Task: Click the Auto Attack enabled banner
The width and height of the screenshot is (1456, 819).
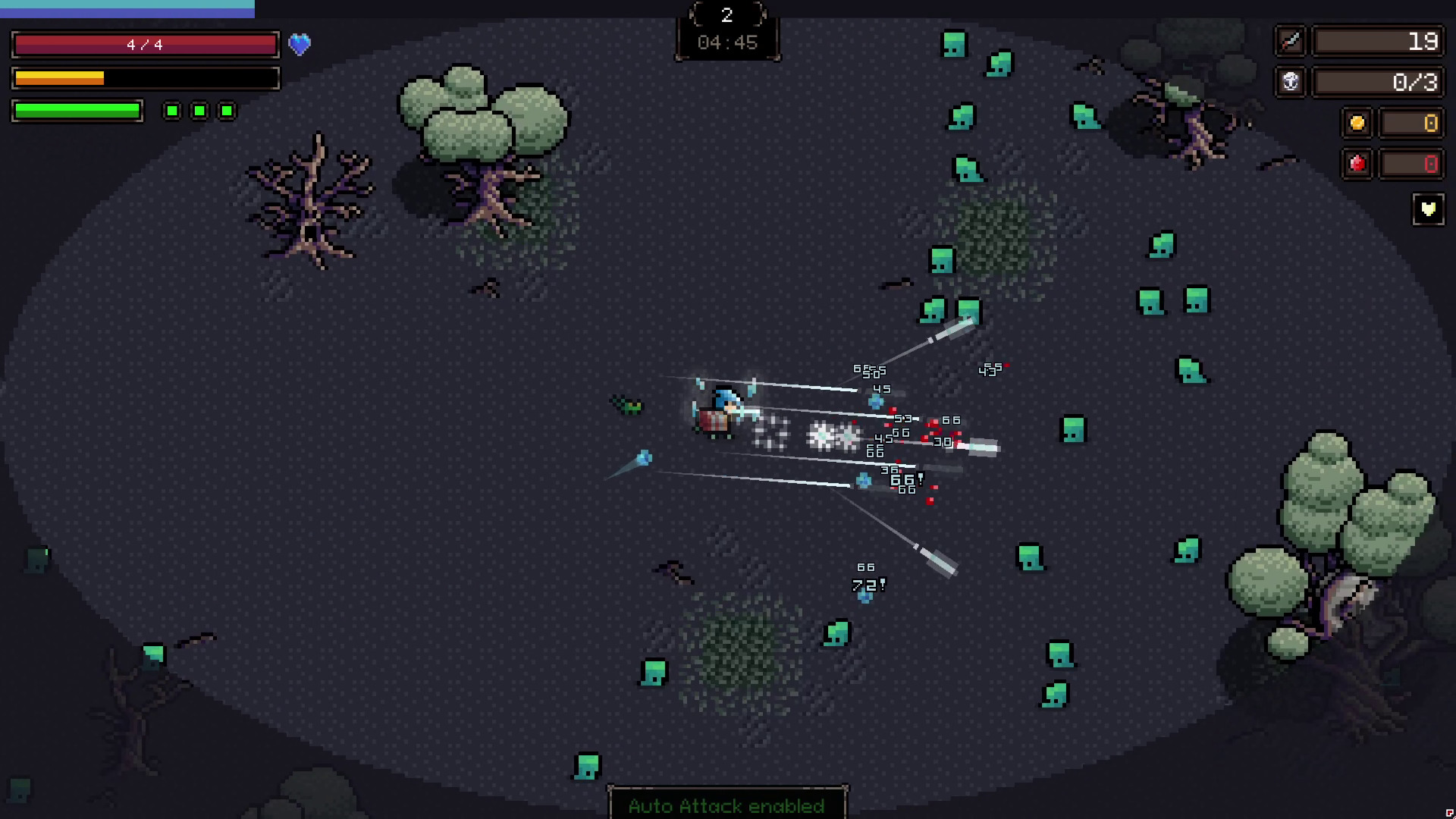Action: [x=726, y=806]
